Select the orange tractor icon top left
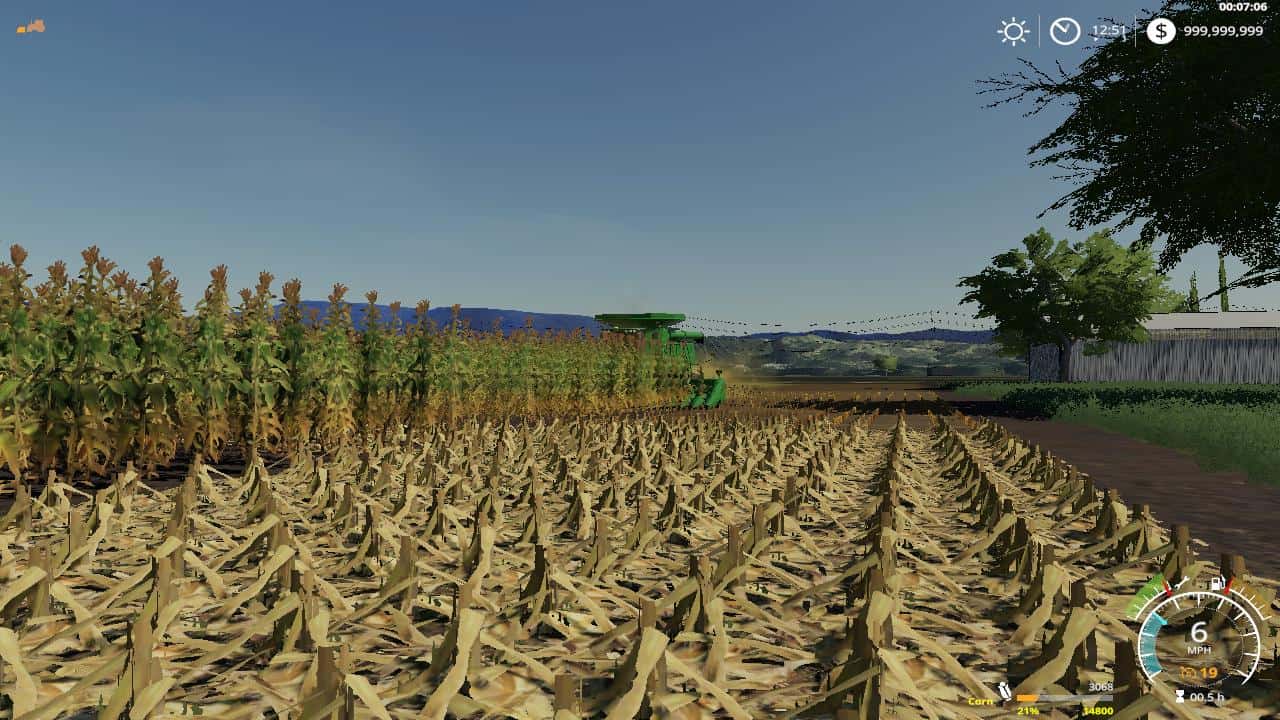 (x=31, y=27)
